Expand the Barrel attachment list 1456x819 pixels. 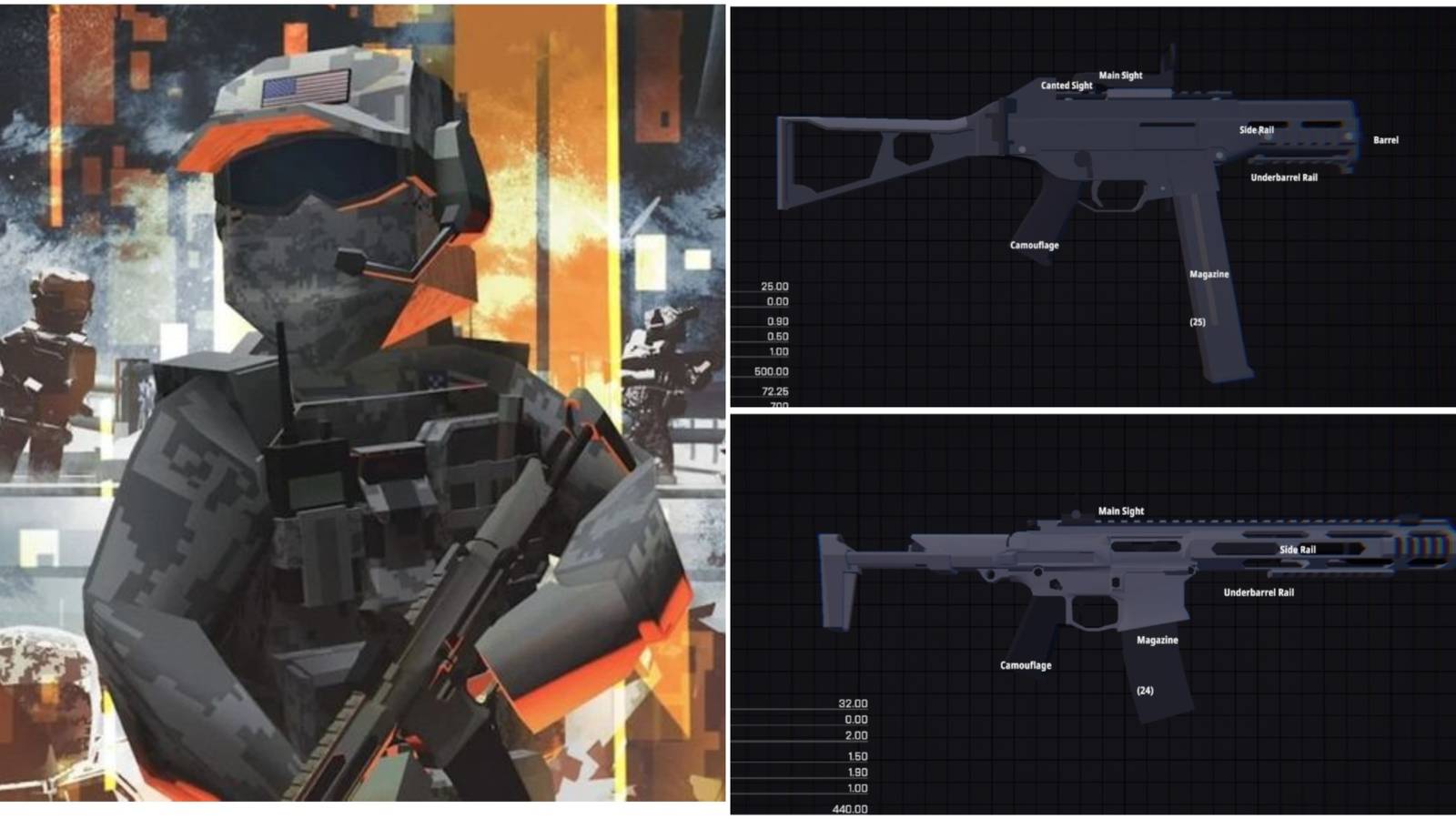(1384, 141)
